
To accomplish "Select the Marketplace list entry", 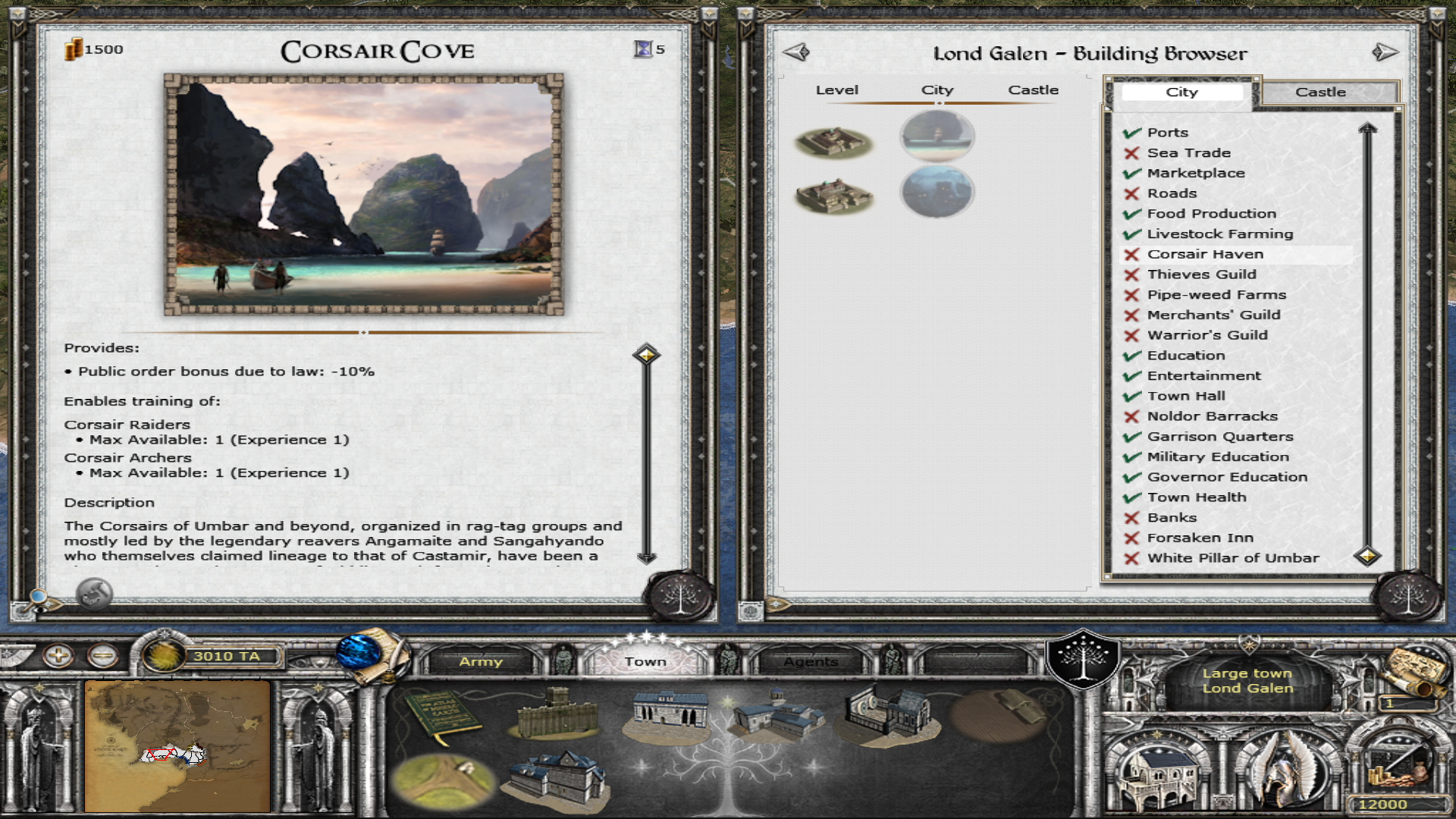I will pyautogui.click(x=1195, y=173).
